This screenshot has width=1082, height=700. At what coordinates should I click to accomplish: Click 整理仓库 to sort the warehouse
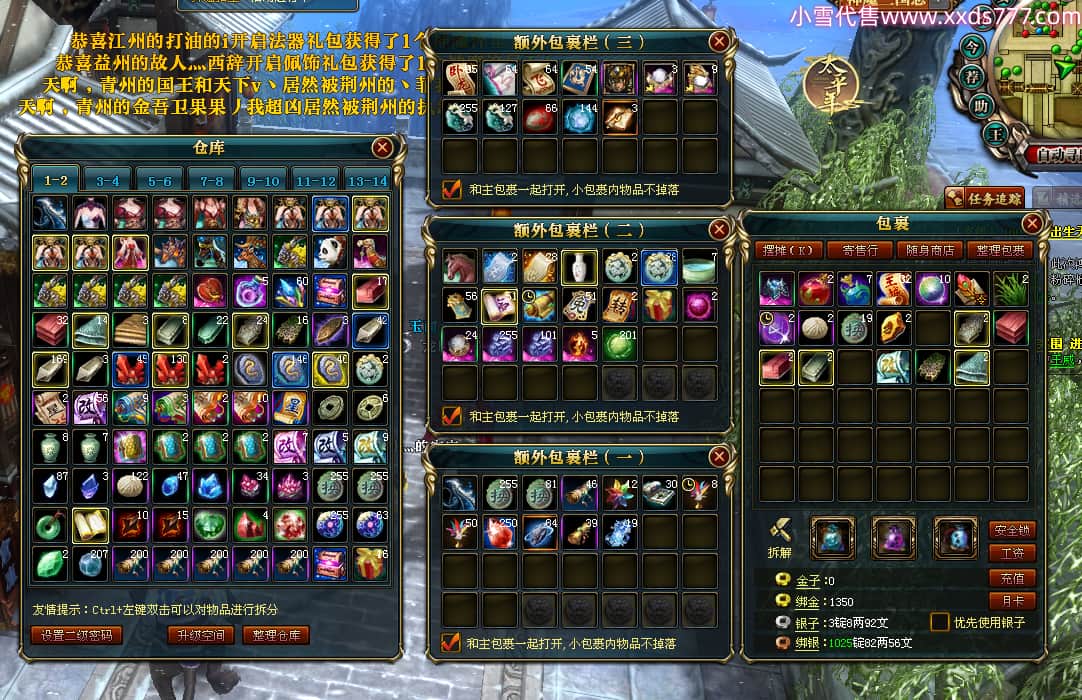coord(275,635)
